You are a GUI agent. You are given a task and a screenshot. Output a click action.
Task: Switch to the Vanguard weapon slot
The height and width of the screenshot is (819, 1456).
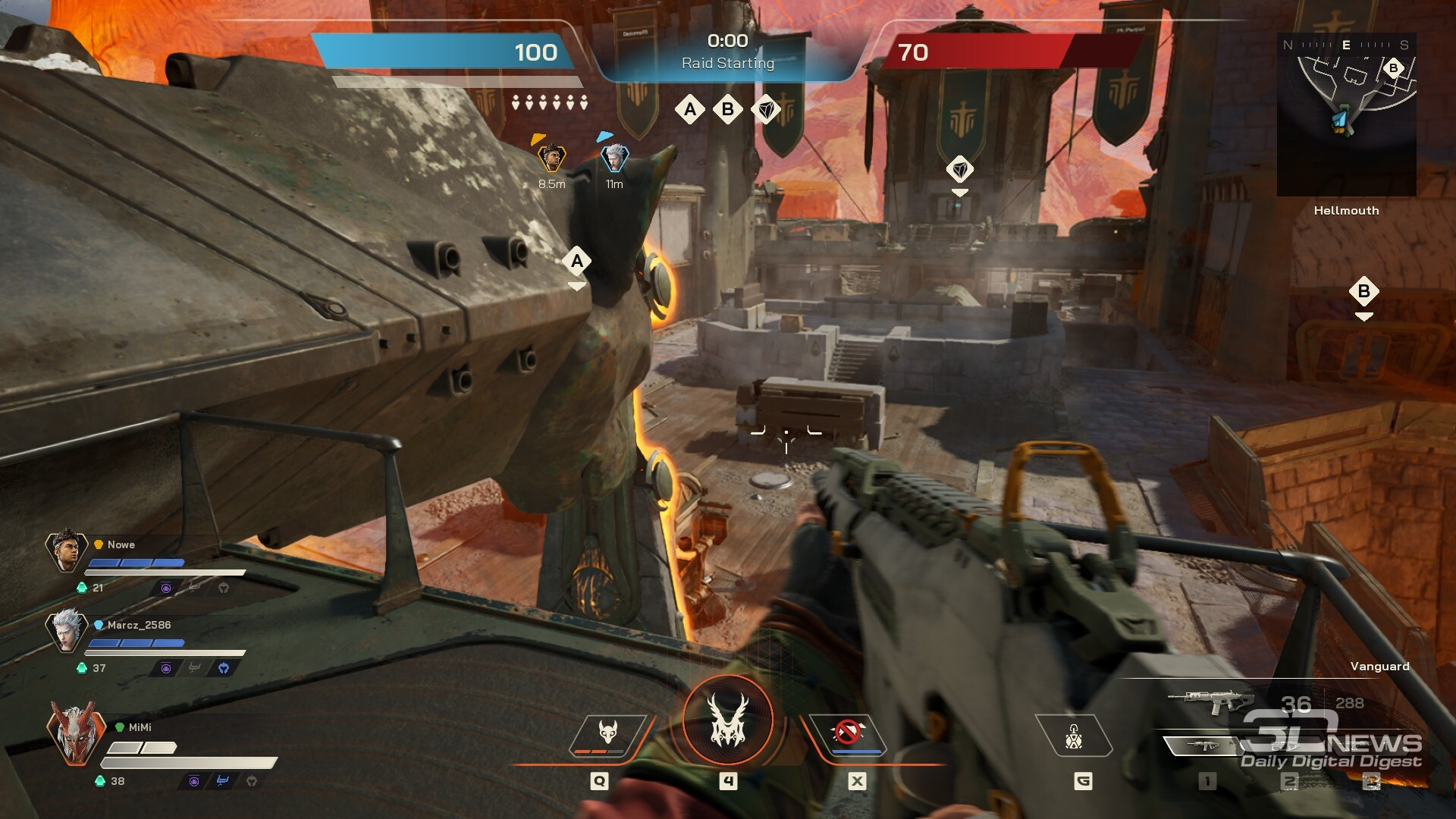click(1213, 701)
